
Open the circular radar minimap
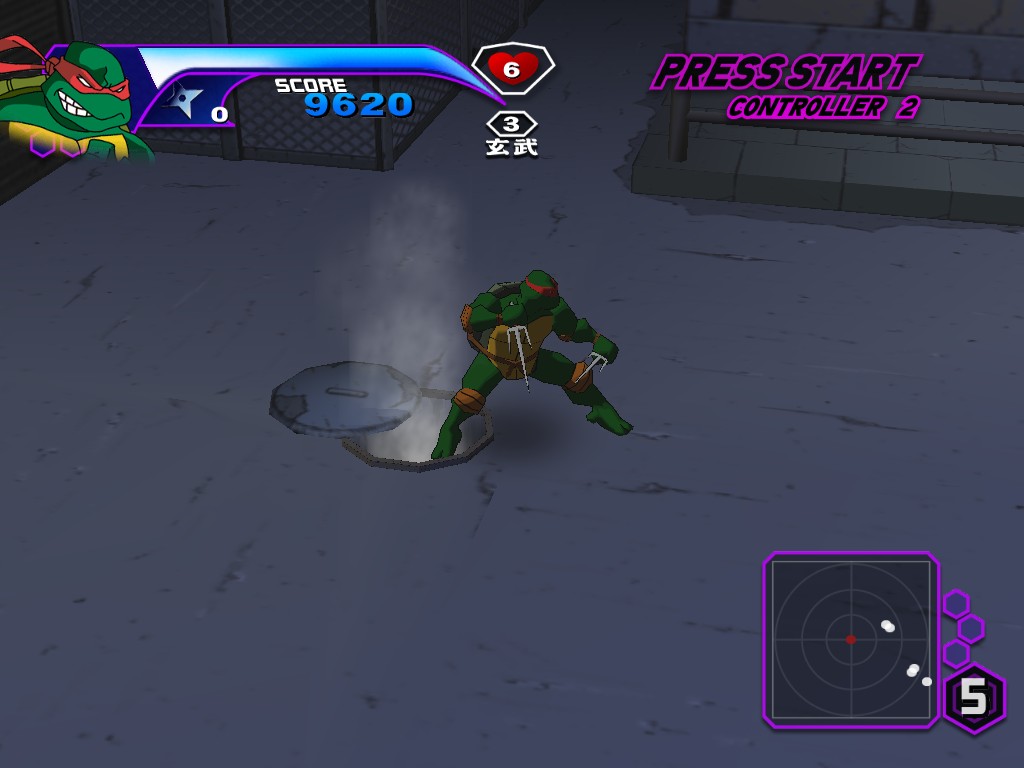pos(850,639)
